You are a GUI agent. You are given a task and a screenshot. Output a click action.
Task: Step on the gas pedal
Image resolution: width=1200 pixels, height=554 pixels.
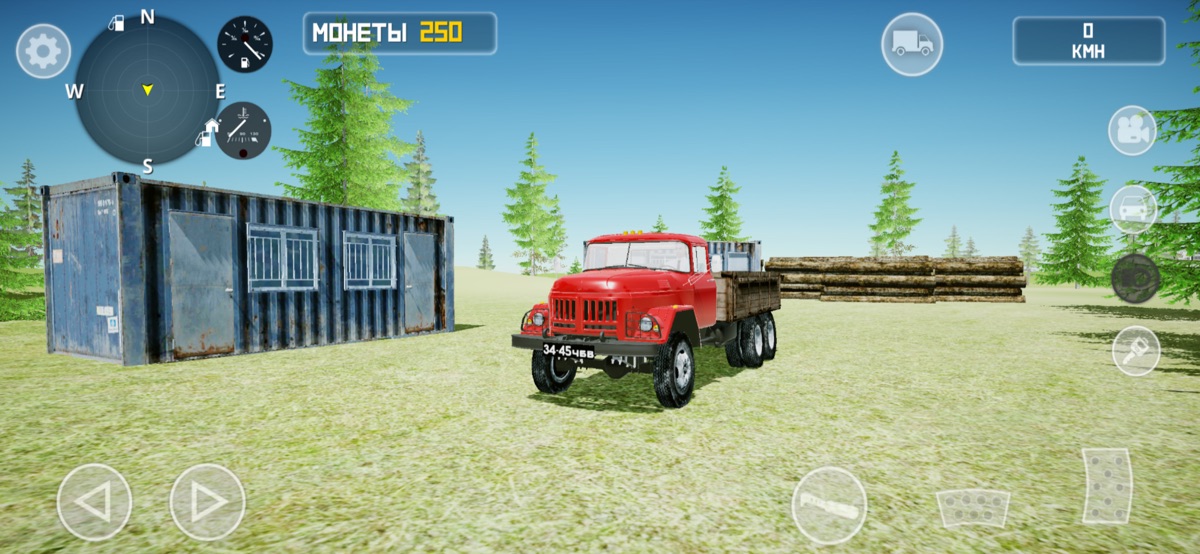coord(1107,486)
